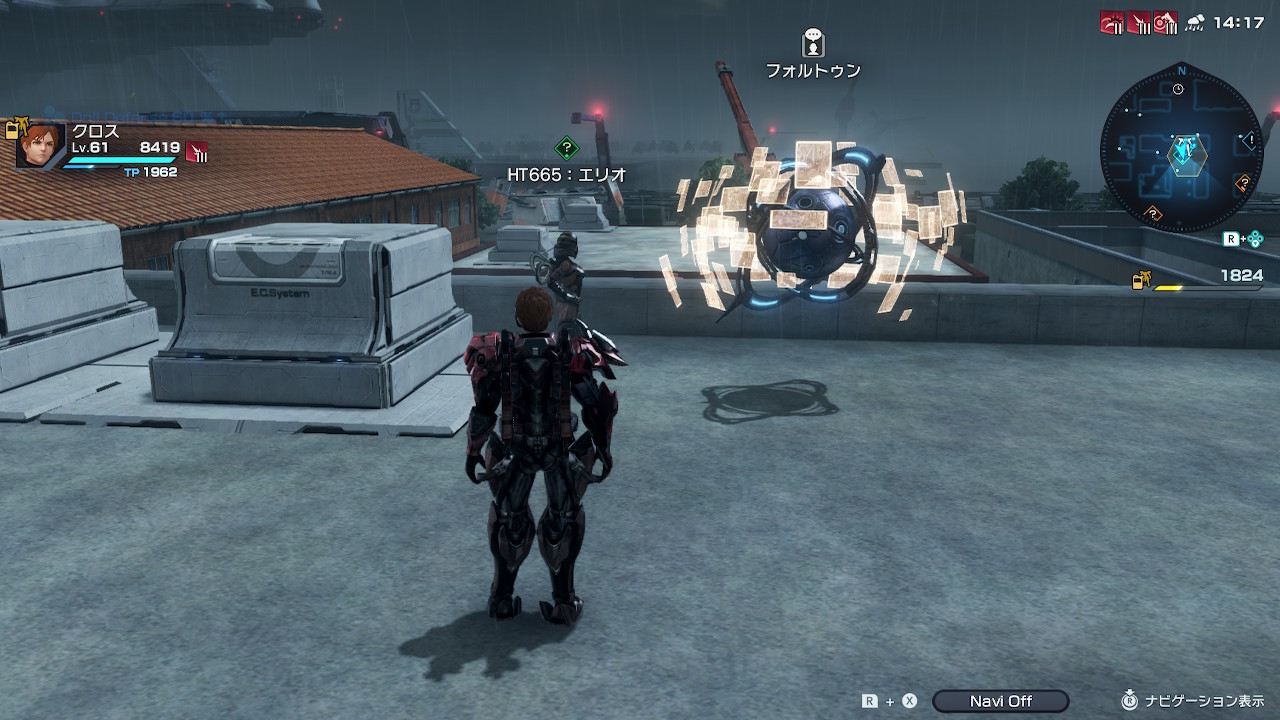
Task: Select the green question marker above HT665：エリオ
Action: coord(567,149)
